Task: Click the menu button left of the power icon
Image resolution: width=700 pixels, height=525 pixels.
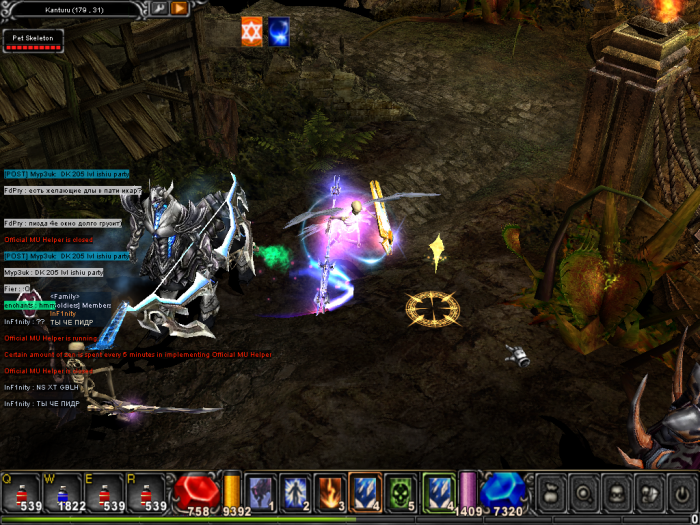Action: (648, 492)
